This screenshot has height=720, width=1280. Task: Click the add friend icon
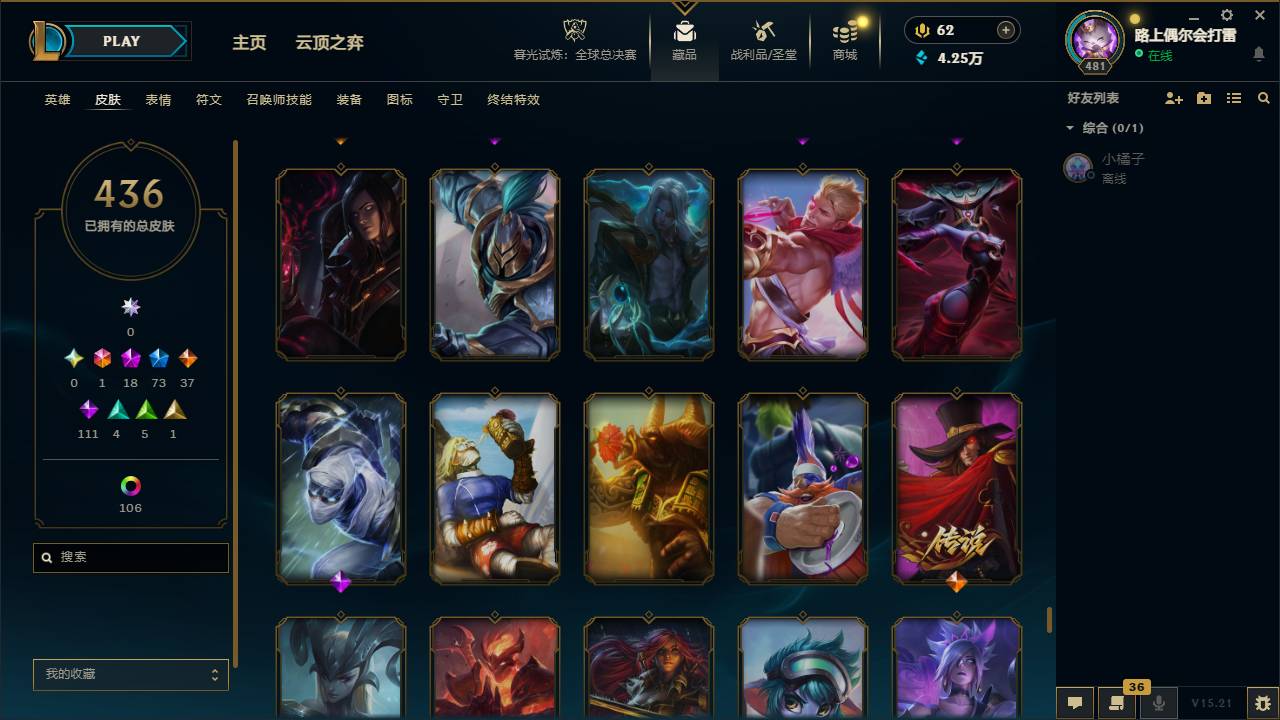[x=1173, y=97]
